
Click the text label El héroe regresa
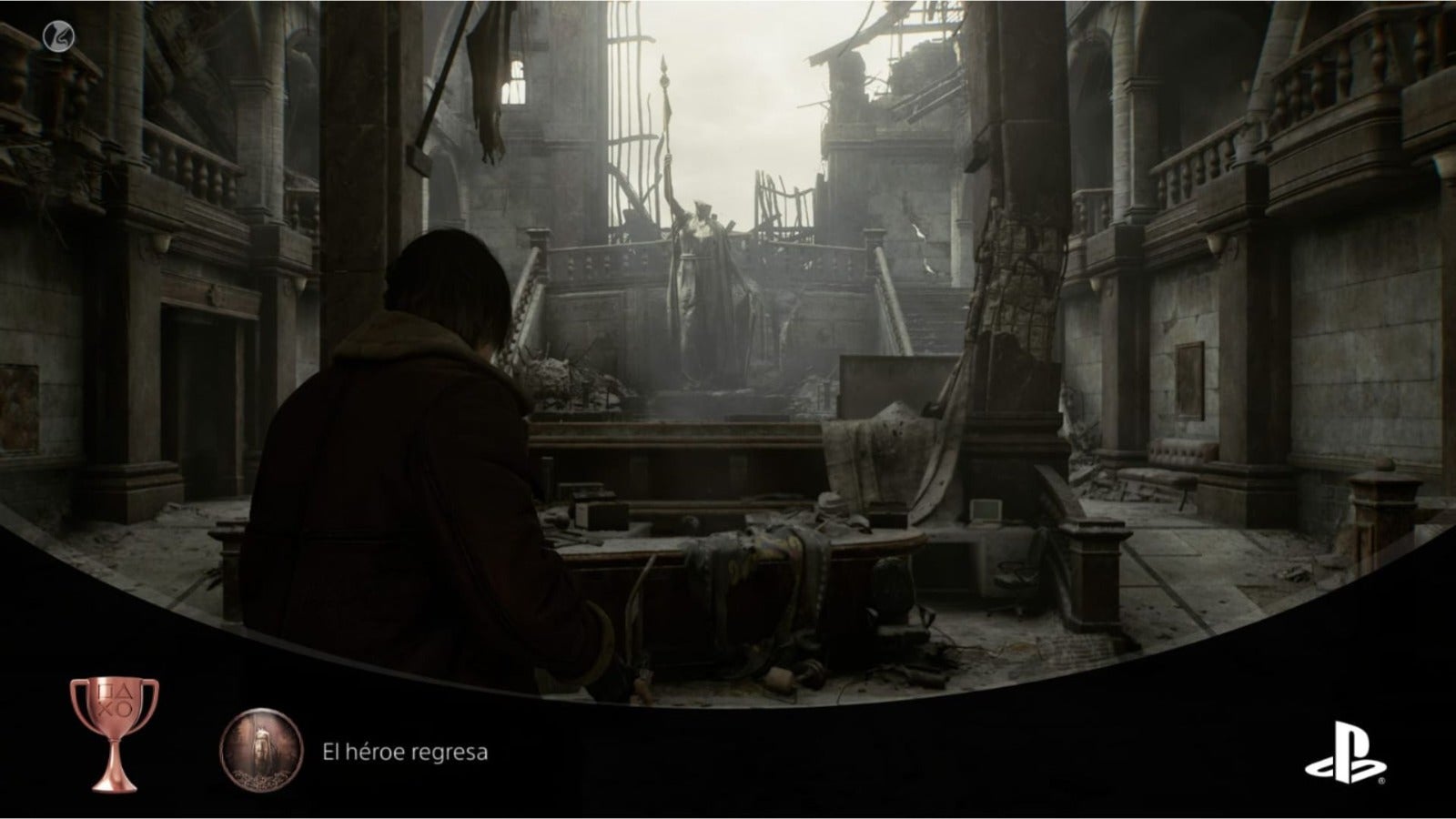(404, 752)
